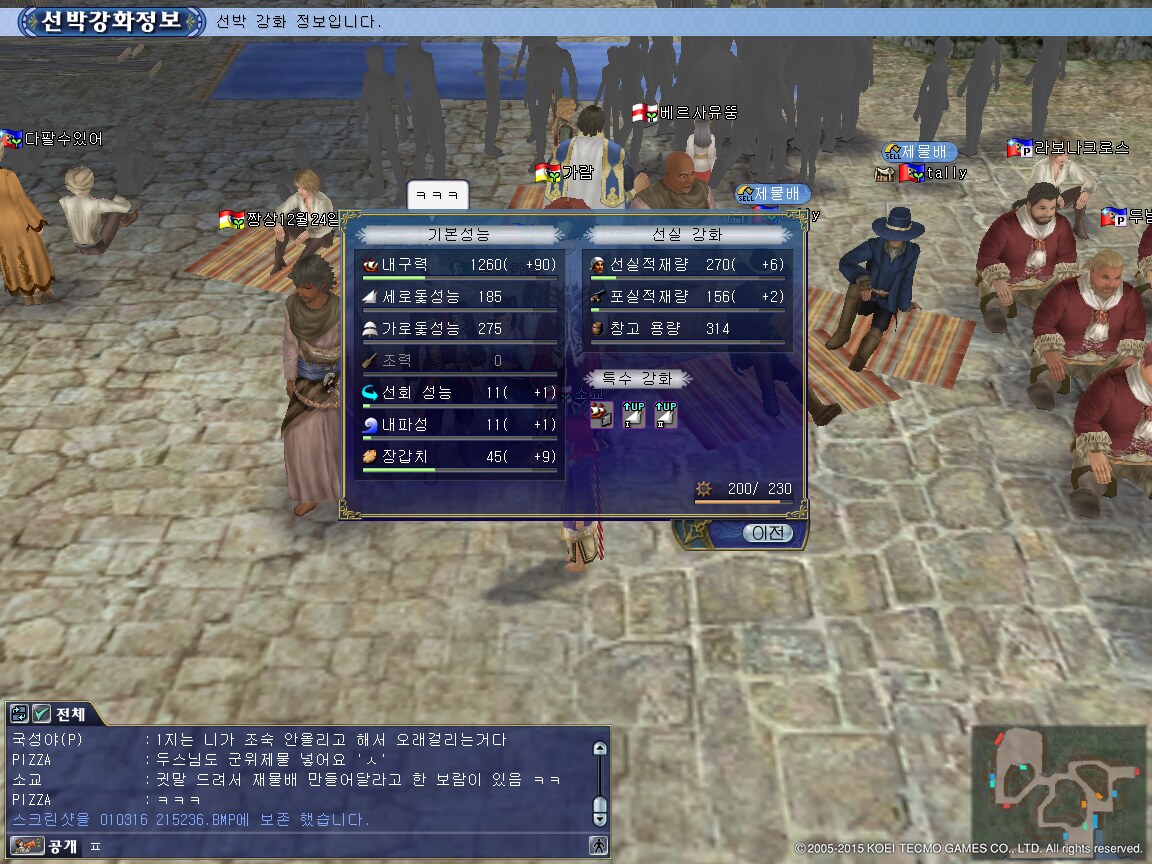The width and height of the screenshot is (1152, 864).
Task: Click the standing figure icon beside chat input
Action: pos(599,845)
